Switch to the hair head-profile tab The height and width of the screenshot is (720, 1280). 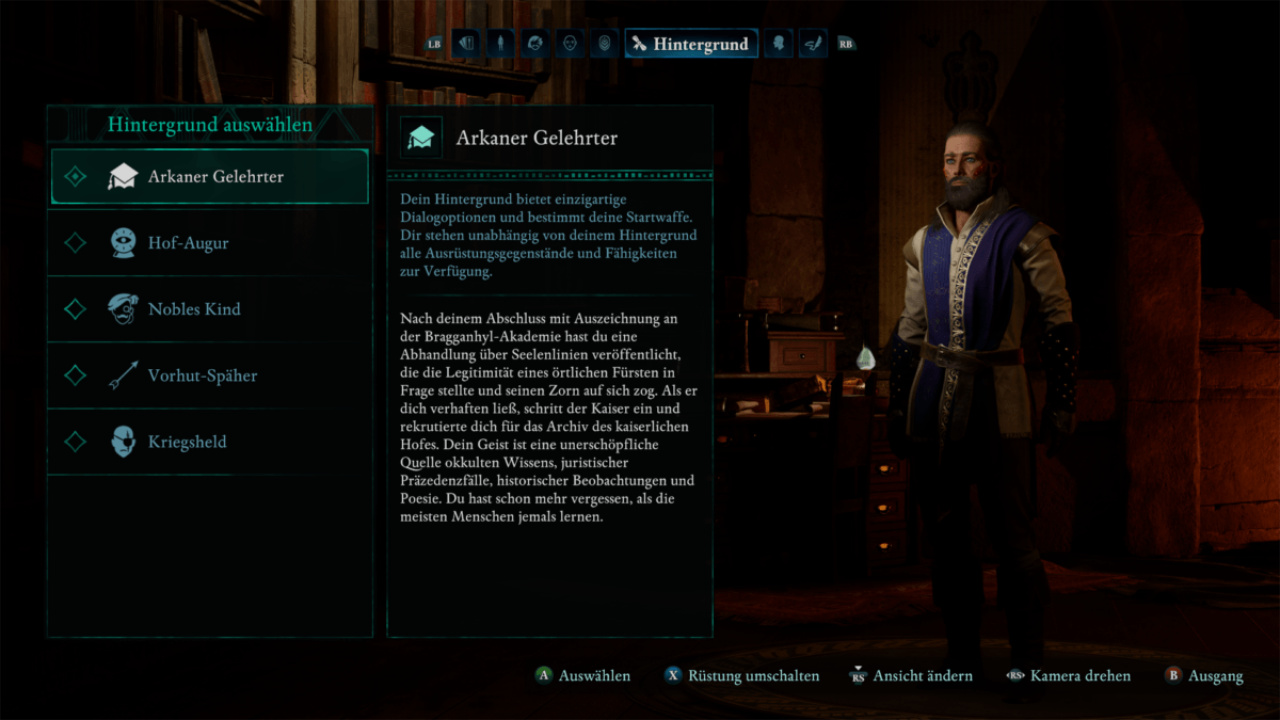535,44
